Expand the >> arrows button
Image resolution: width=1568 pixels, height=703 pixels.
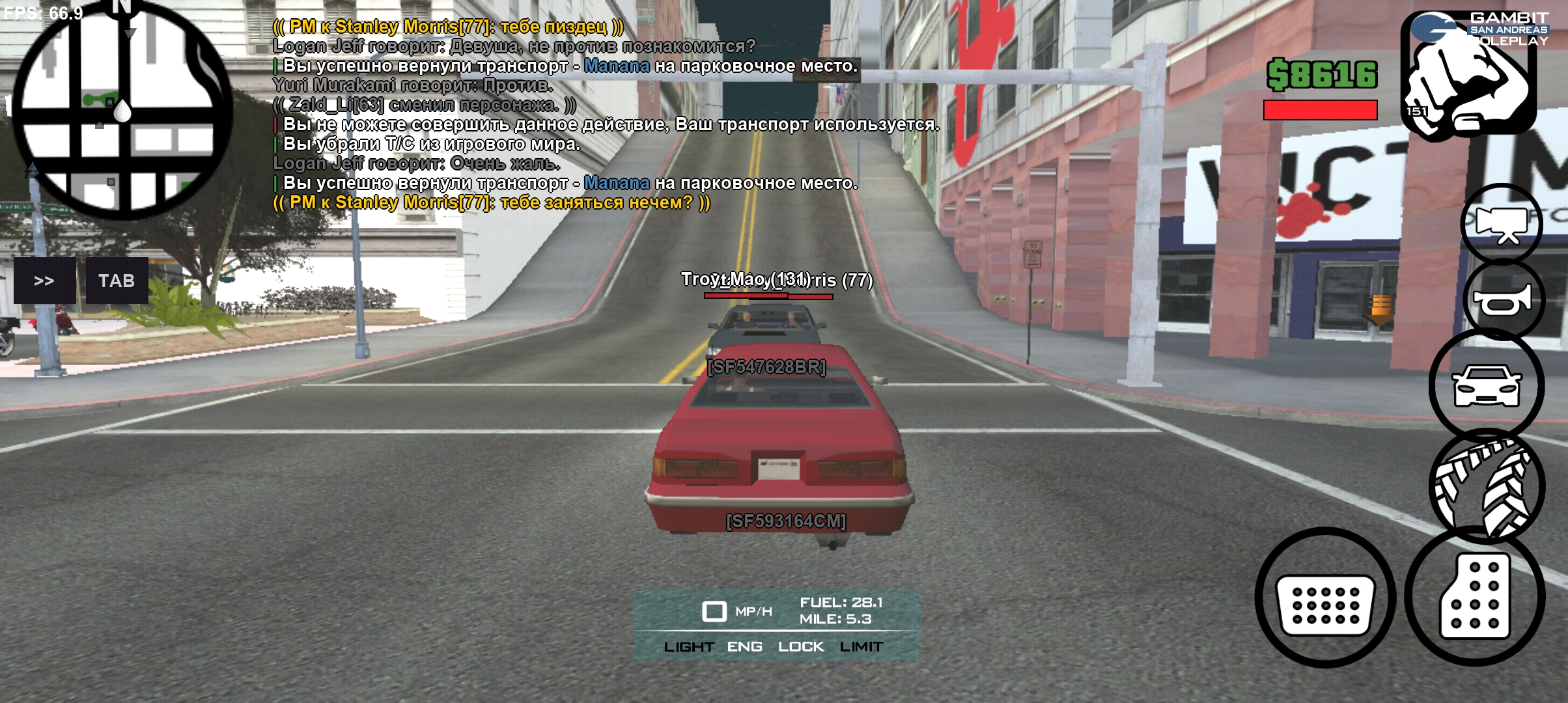44,281
